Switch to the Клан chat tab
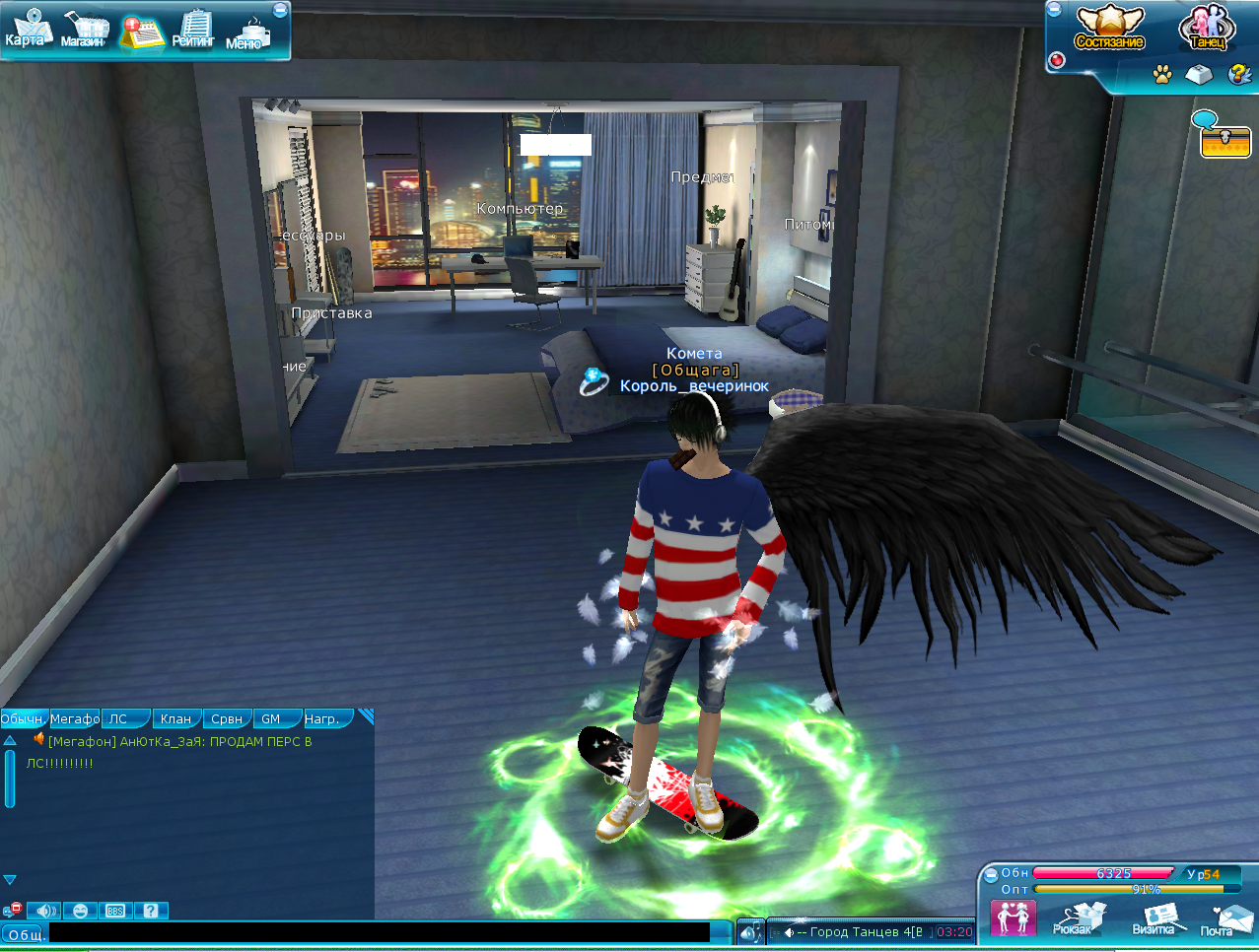Image resolution: width=1259 pixels, height=952 pixels. [175, 718]
